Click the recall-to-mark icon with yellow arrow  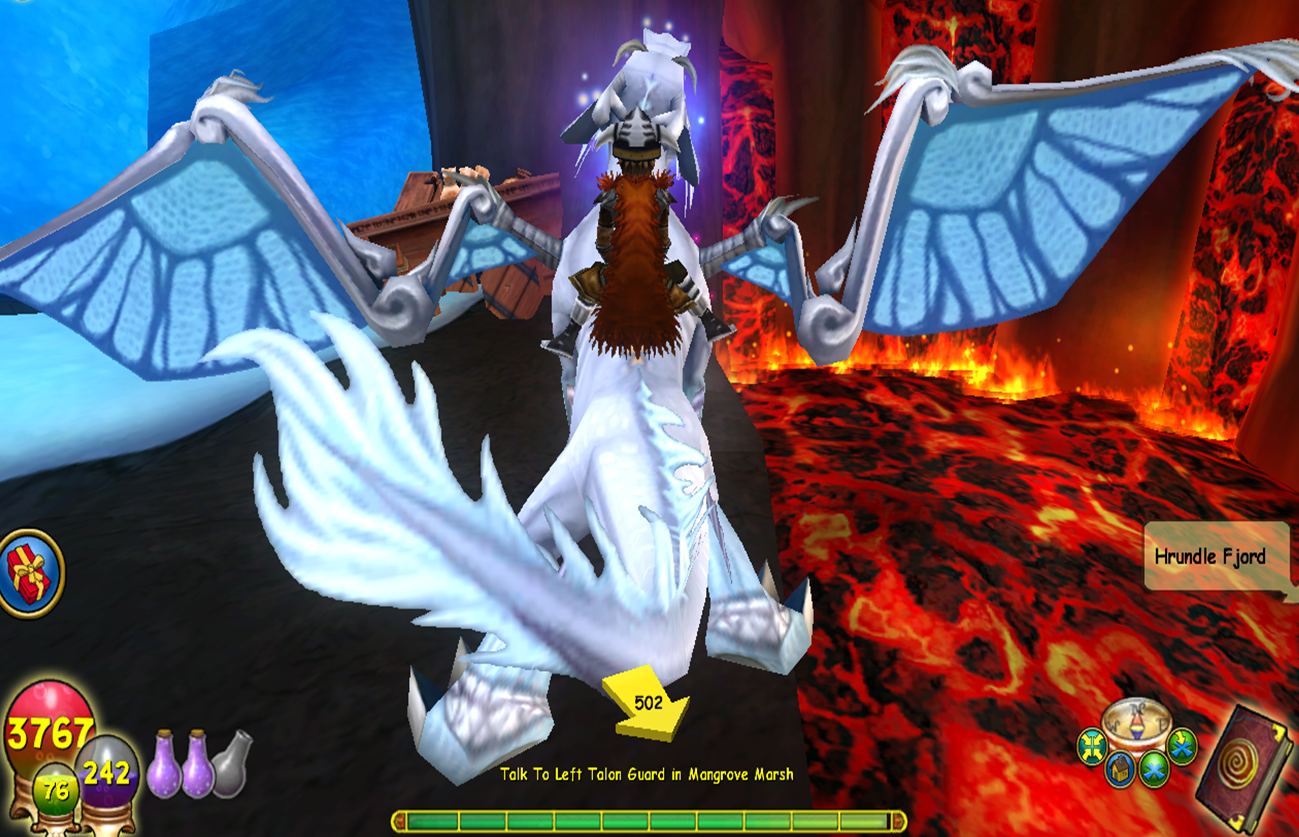pos(1182,743)
